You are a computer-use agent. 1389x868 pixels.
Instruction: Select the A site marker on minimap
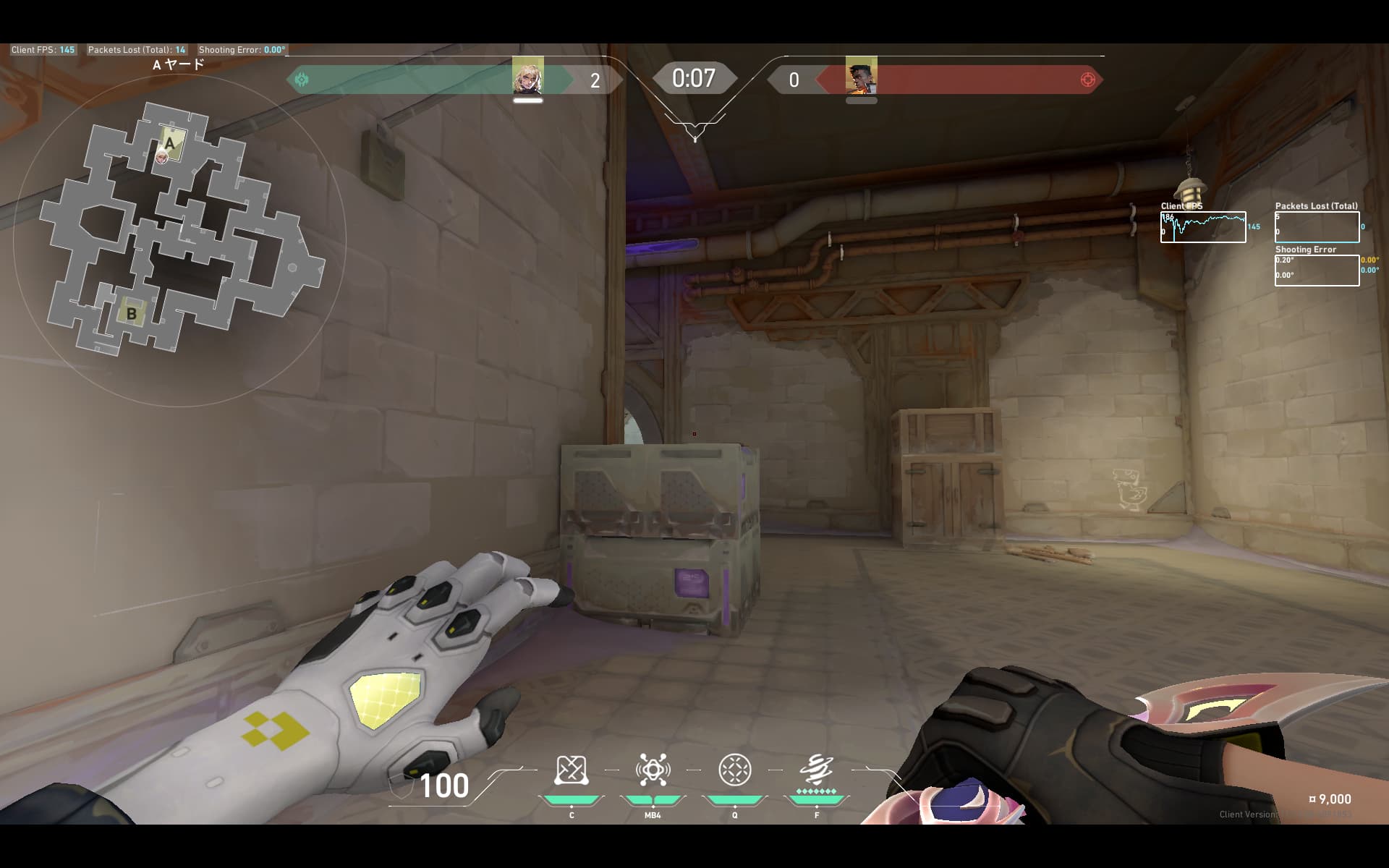(x=171, y=143)
